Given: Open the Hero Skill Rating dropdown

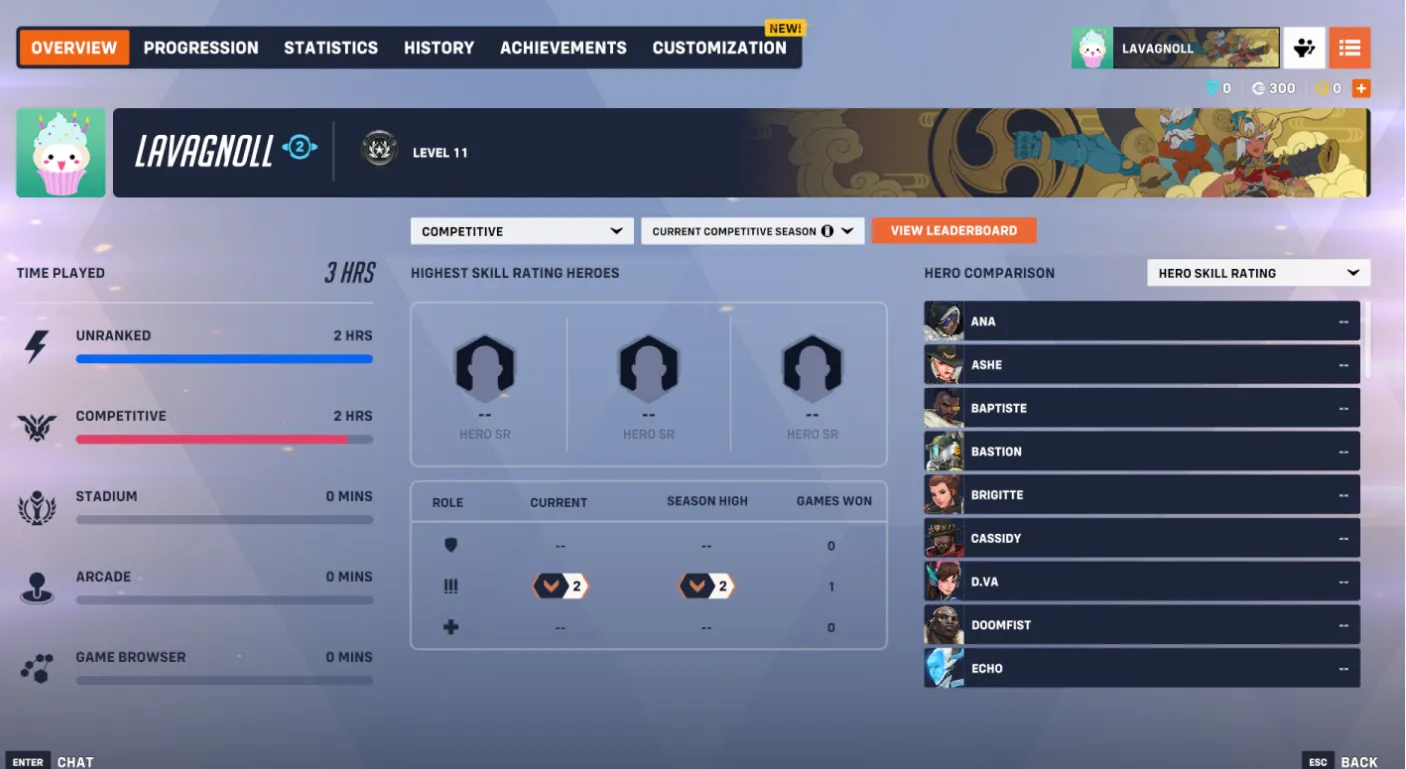Looking at the screenshot, I should click(x=1257, y=272).
